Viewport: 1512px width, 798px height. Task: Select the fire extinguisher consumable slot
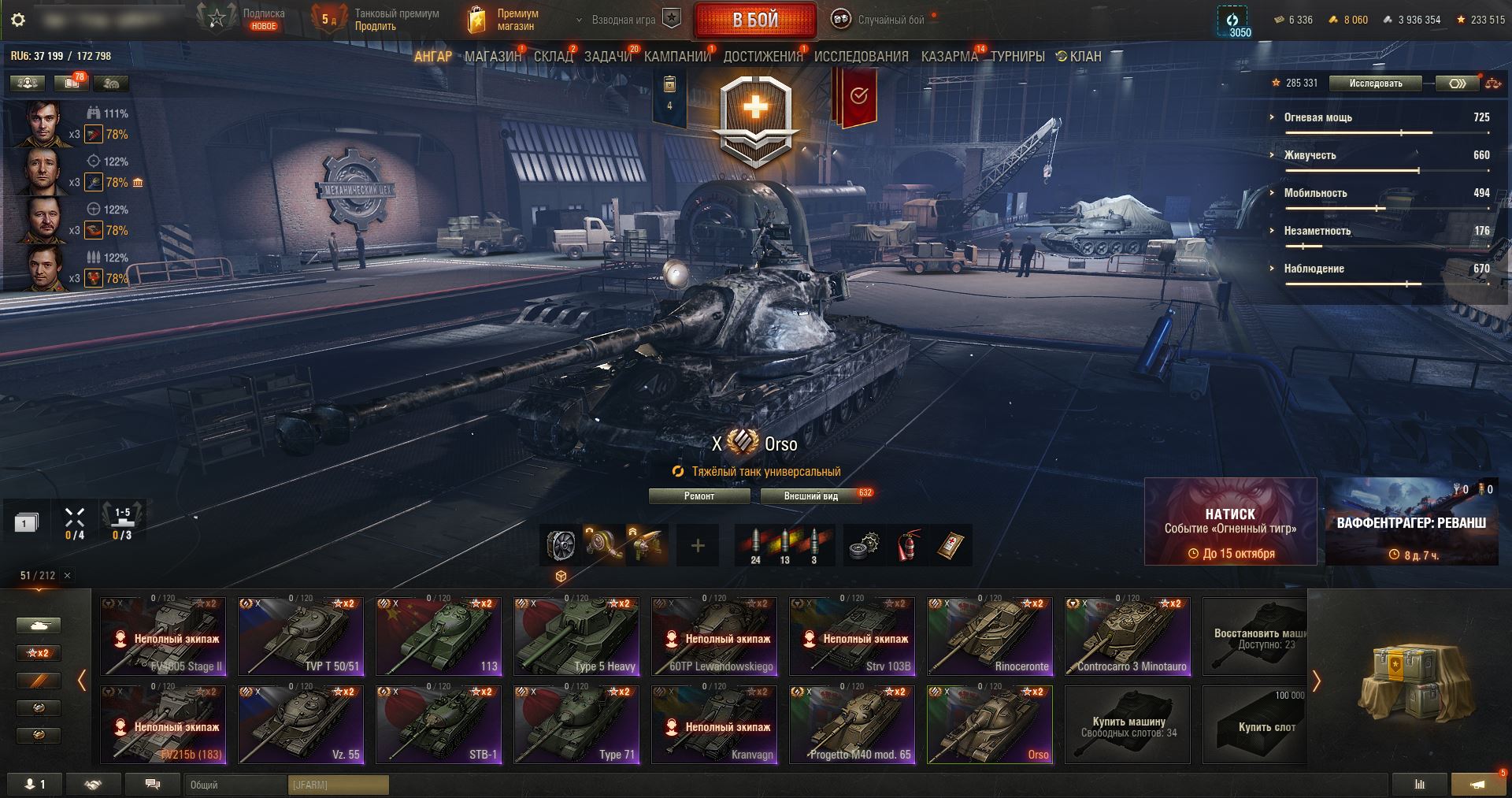click(909, 546)
